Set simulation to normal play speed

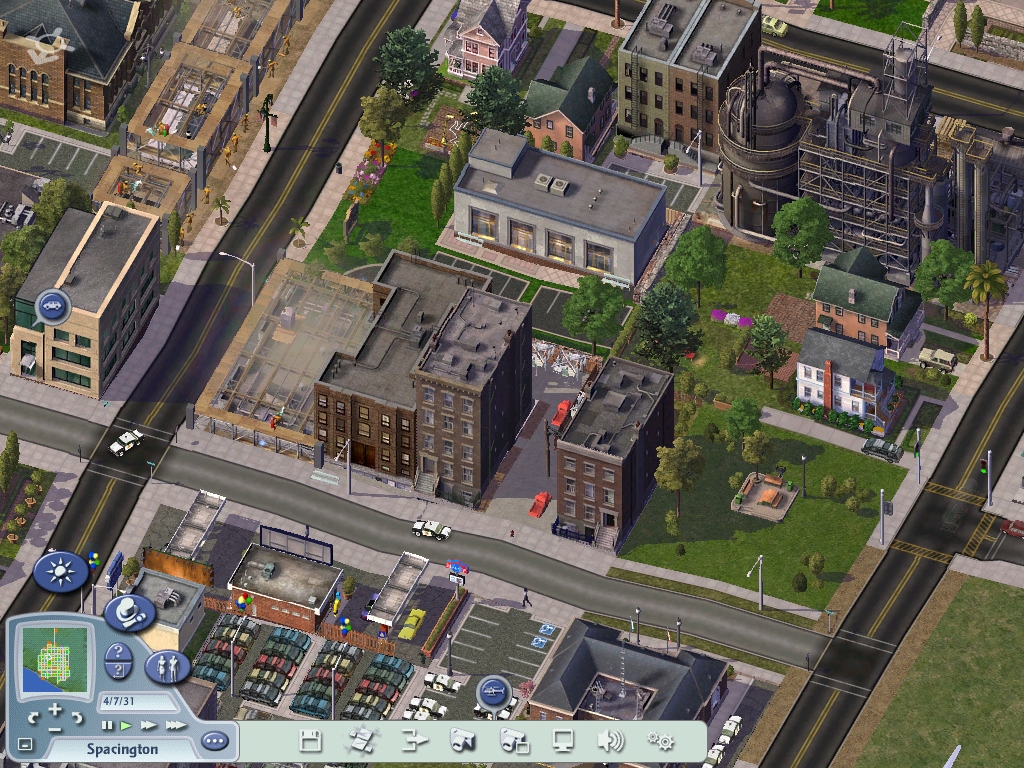126,724
